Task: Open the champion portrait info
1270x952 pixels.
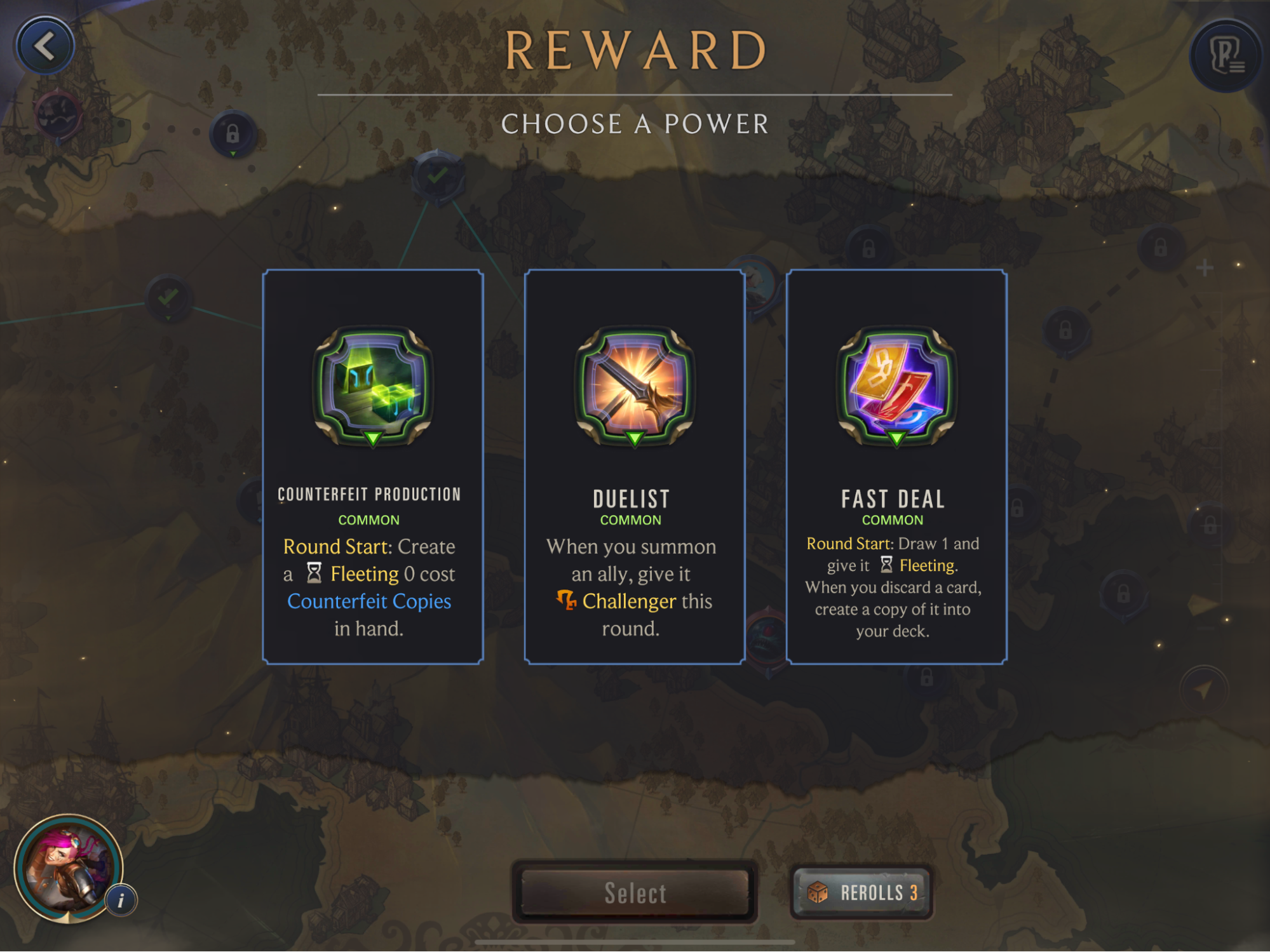Action: (121, 900)
